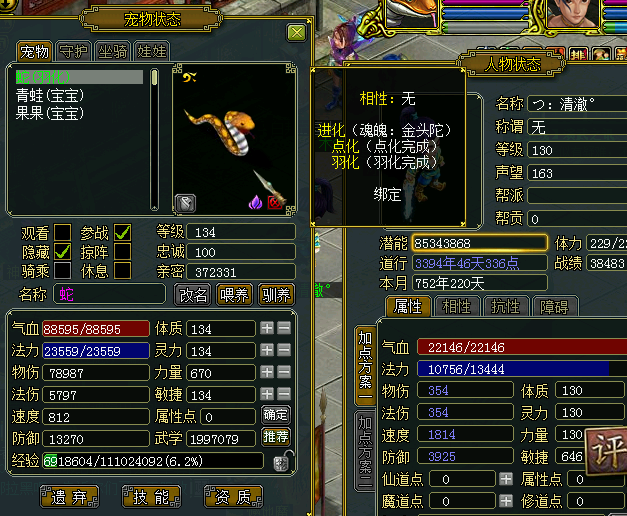
Task: Enable the 掠阵 checkbox
Action: 123,252
